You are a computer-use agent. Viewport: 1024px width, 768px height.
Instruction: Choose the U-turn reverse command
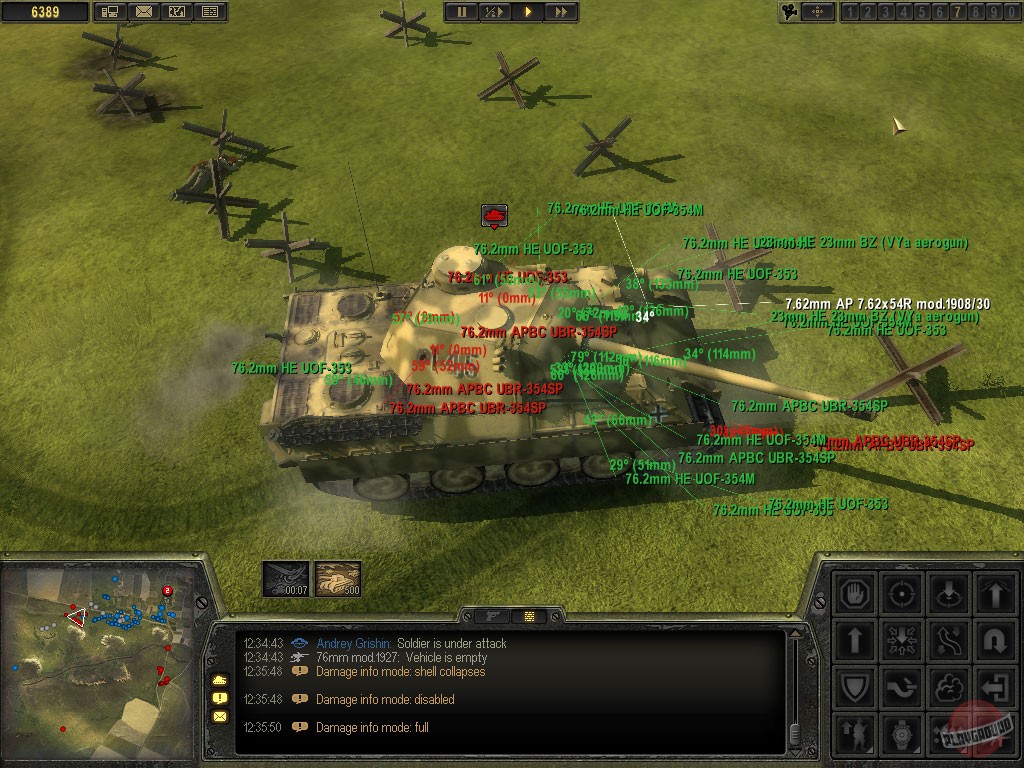[995, 639]
